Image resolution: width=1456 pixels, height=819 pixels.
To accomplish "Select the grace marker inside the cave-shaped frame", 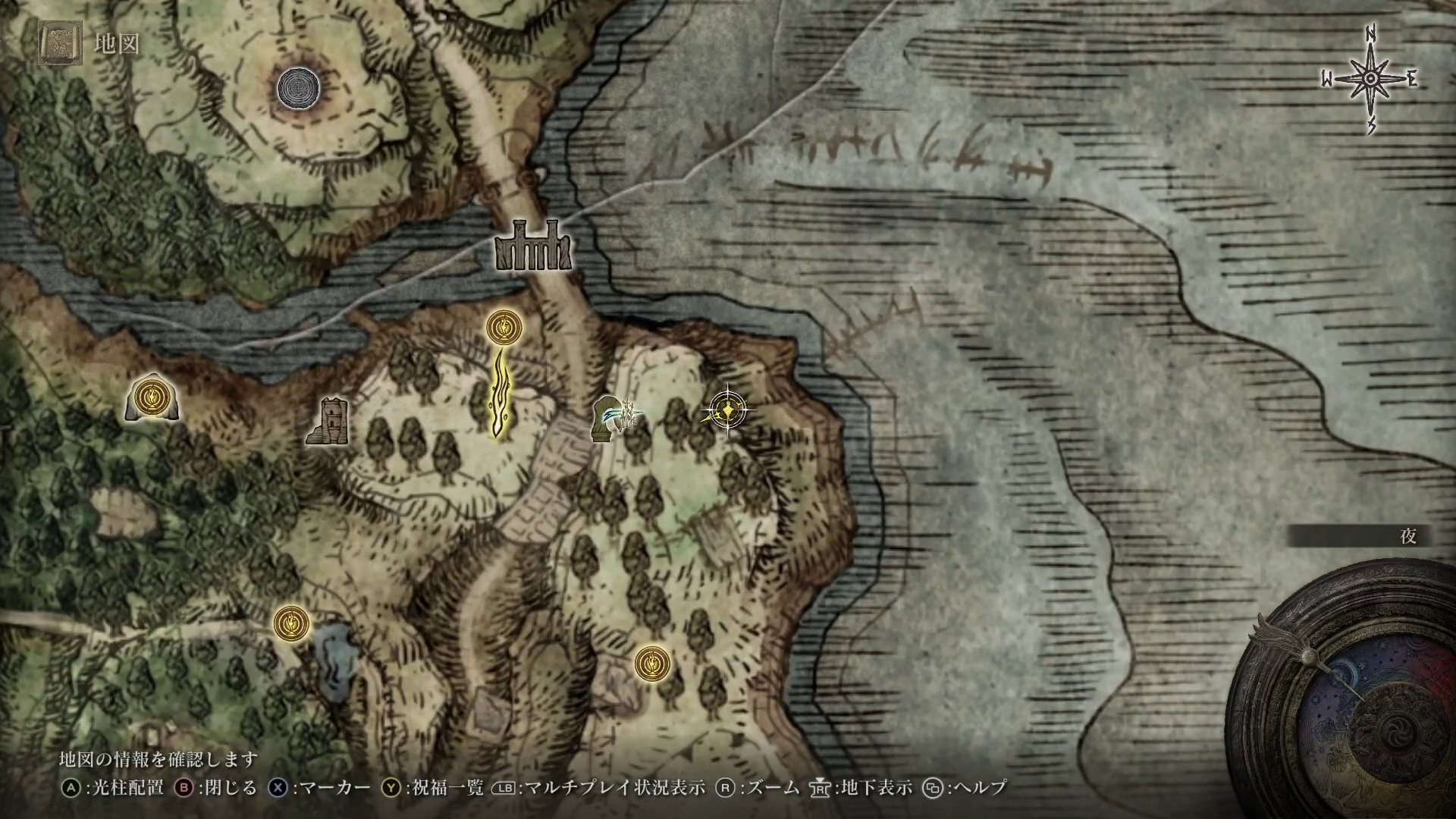I will tap(153, 397).
